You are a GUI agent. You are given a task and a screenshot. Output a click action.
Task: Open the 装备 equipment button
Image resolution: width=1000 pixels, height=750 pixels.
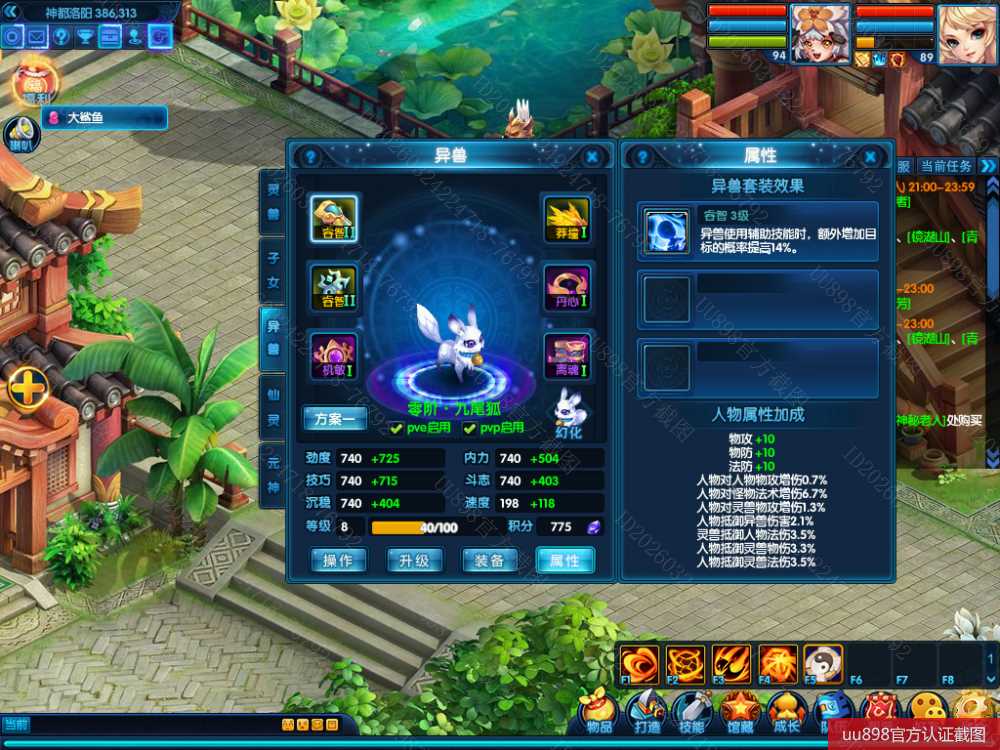(489, 561)
